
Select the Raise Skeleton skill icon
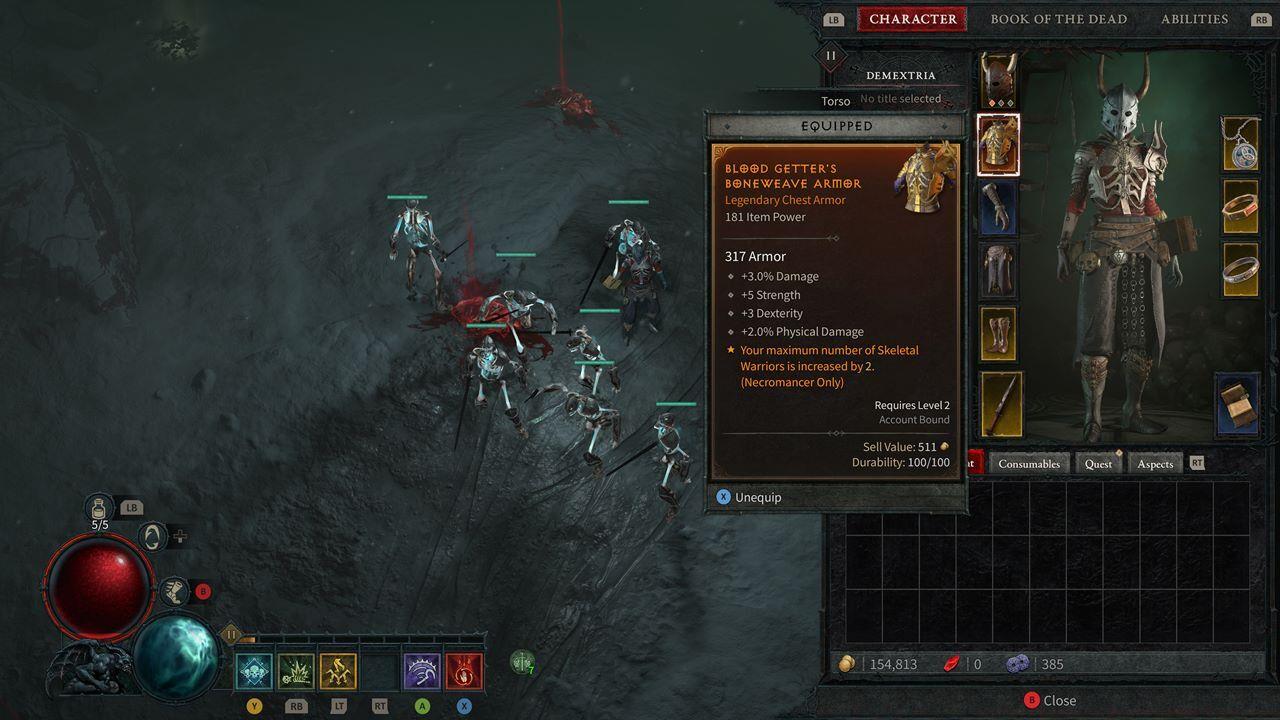pyautogui.click(x=253, y=670)
